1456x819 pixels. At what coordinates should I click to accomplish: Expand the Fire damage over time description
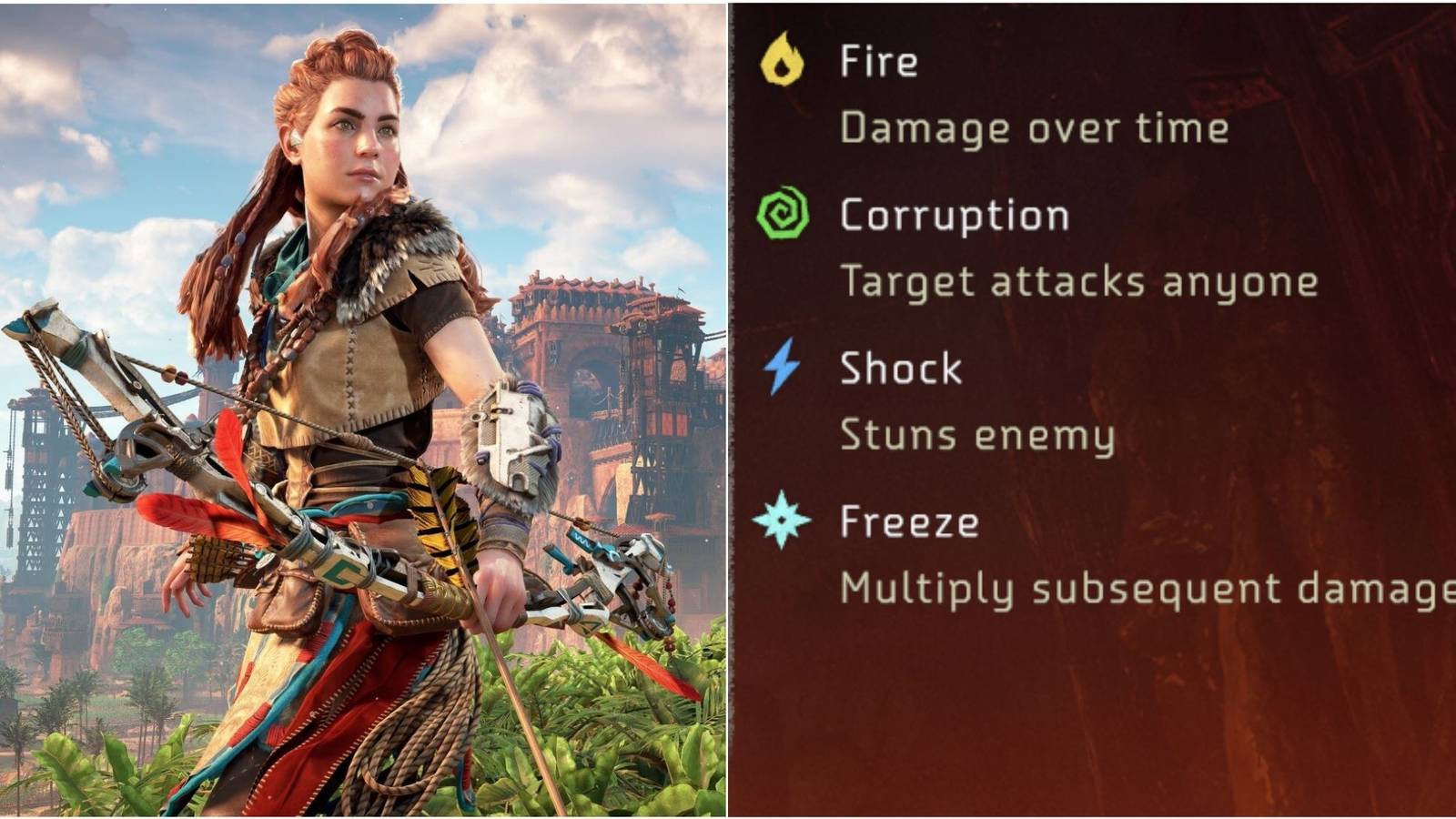[x=1033, y=127]
